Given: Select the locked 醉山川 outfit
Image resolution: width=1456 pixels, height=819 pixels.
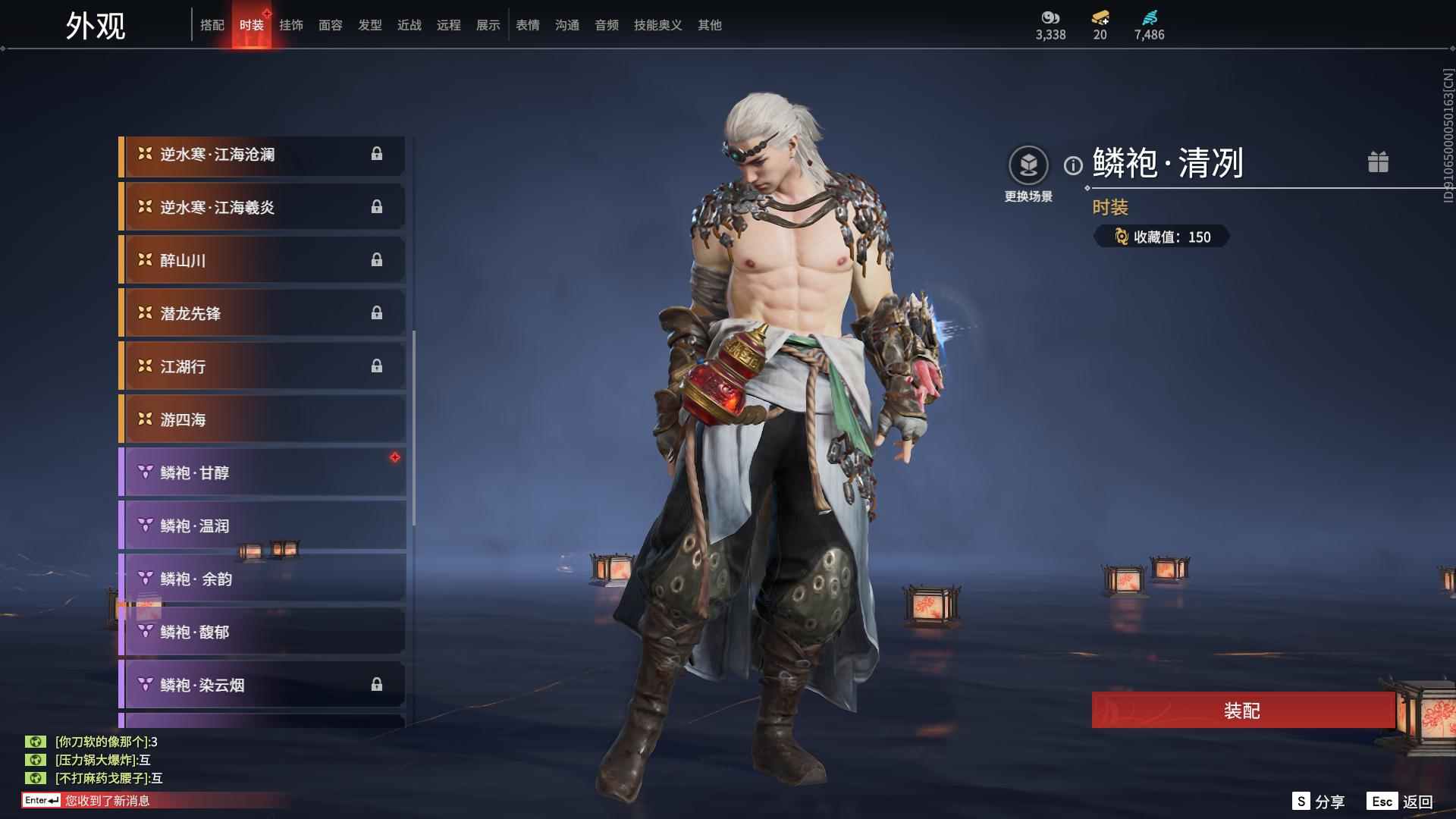Looking at the screenshot, I should tap(262, 261).
